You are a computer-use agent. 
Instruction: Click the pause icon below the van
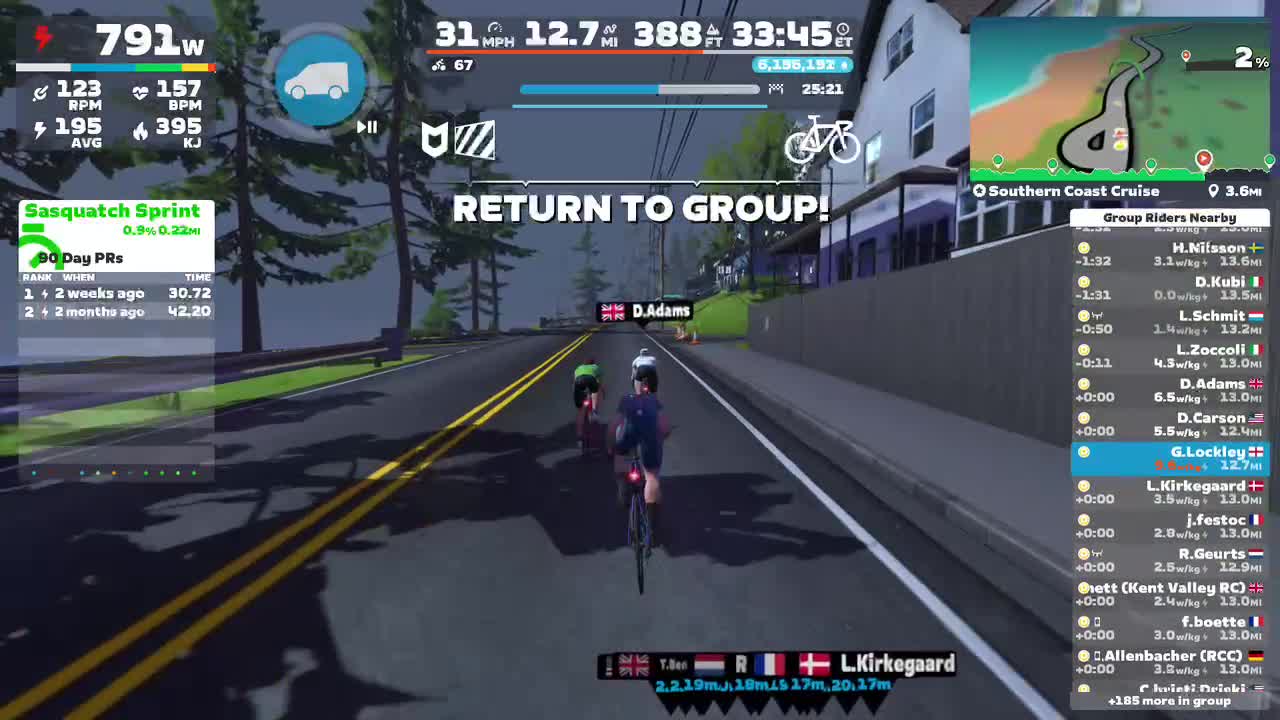pyautogui.click(x=366, y=127)
